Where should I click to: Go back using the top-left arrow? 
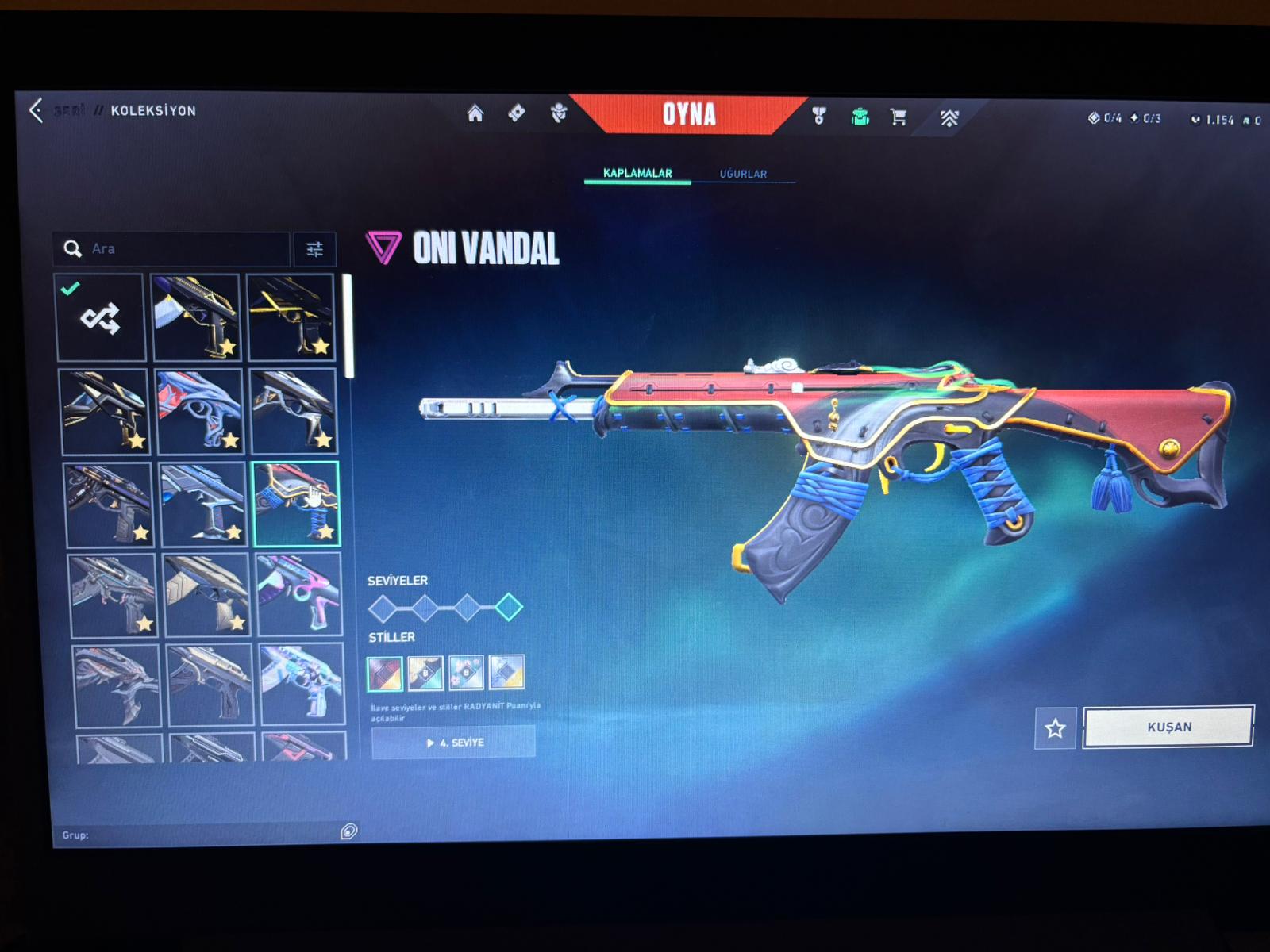pos(36,110)
